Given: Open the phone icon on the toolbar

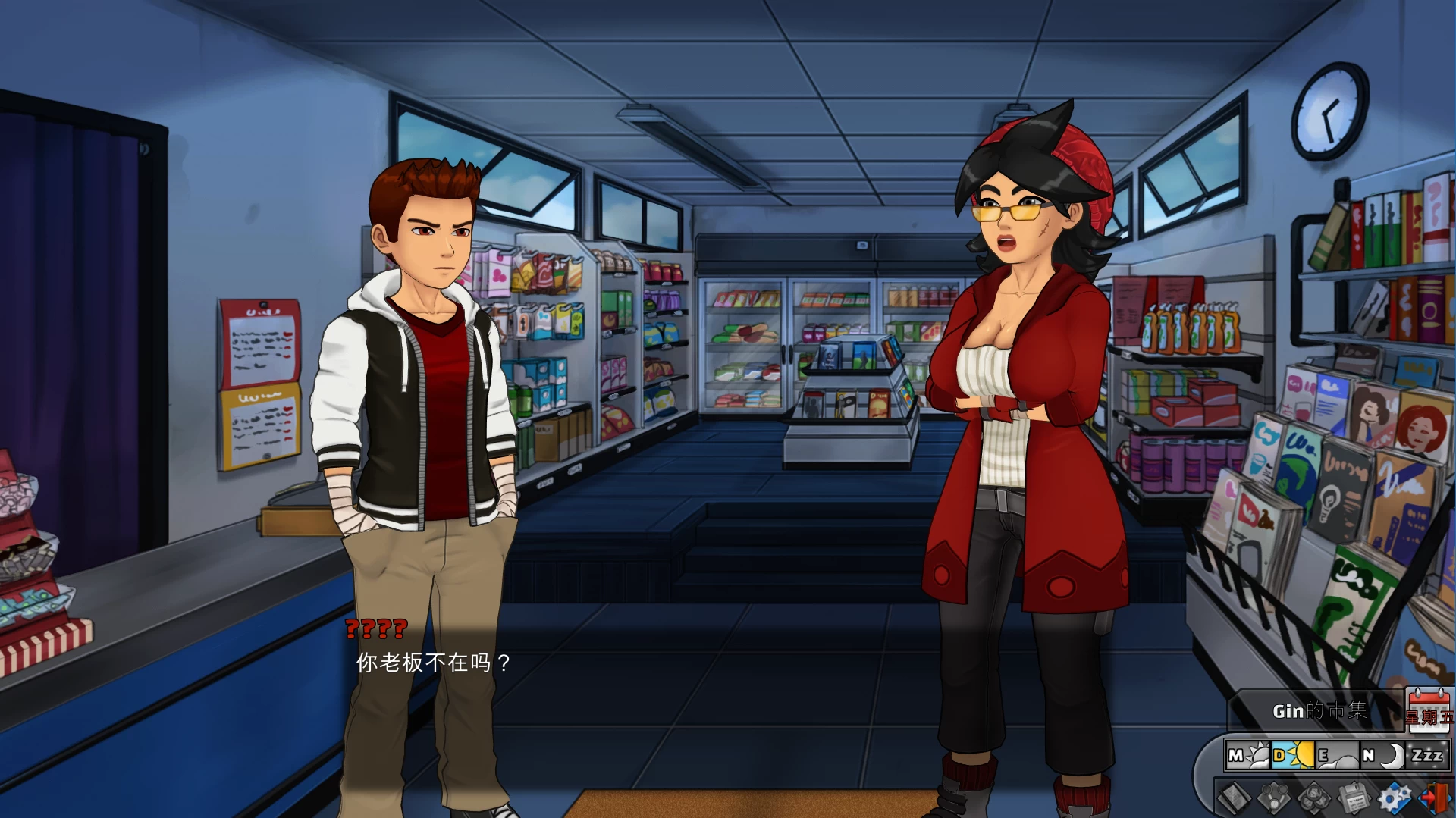Looking at the screenshot, I should 1273,799.
